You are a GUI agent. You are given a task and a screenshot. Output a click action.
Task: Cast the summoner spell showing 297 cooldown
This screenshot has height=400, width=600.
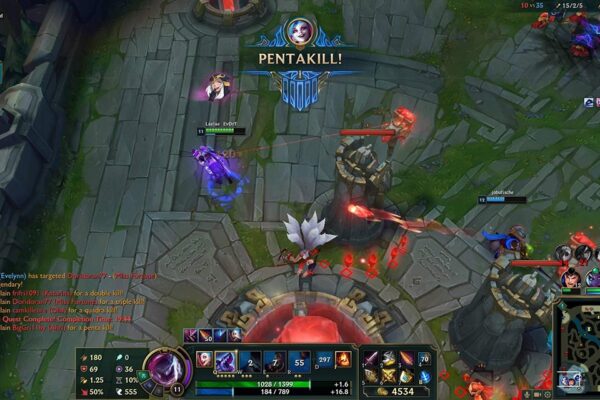coord(324,359)
